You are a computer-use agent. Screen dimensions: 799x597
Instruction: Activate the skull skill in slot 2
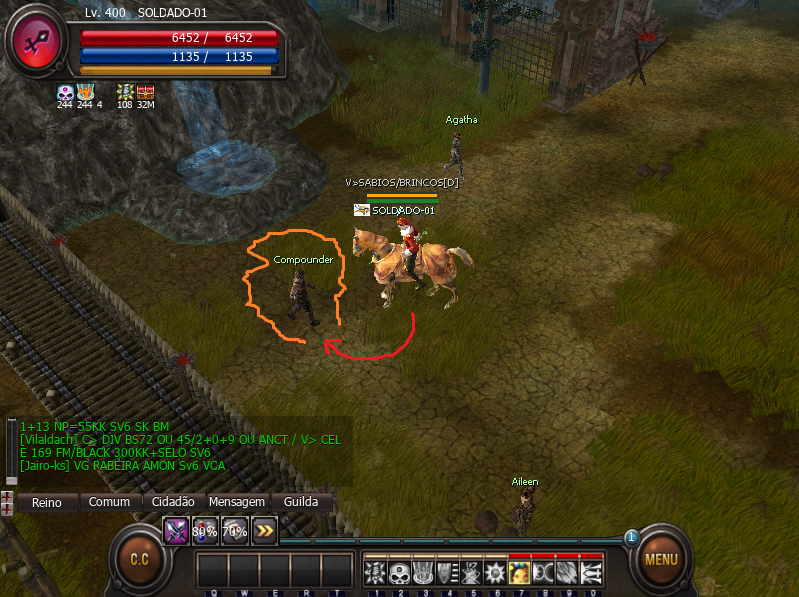click(x=397, y=572)
